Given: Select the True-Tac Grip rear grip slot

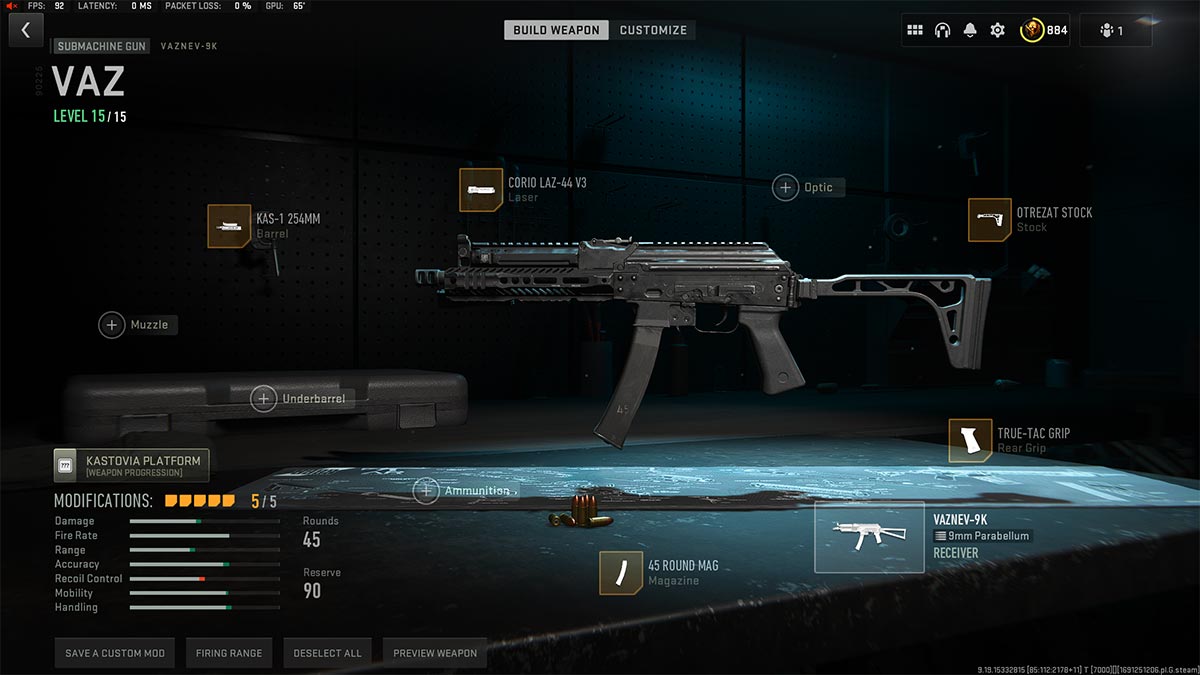Looking at the screenshot, I should [x=970, y=441].
